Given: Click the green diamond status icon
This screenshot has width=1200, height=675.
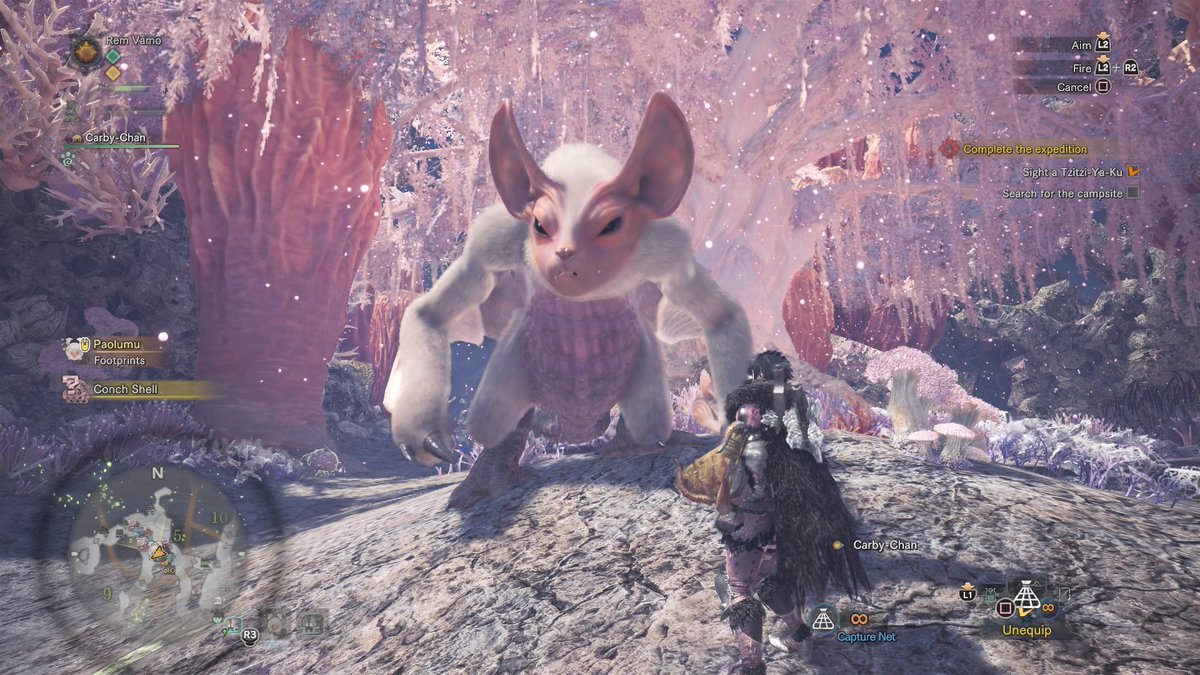Looking at the screenshot, I should 113,56.
